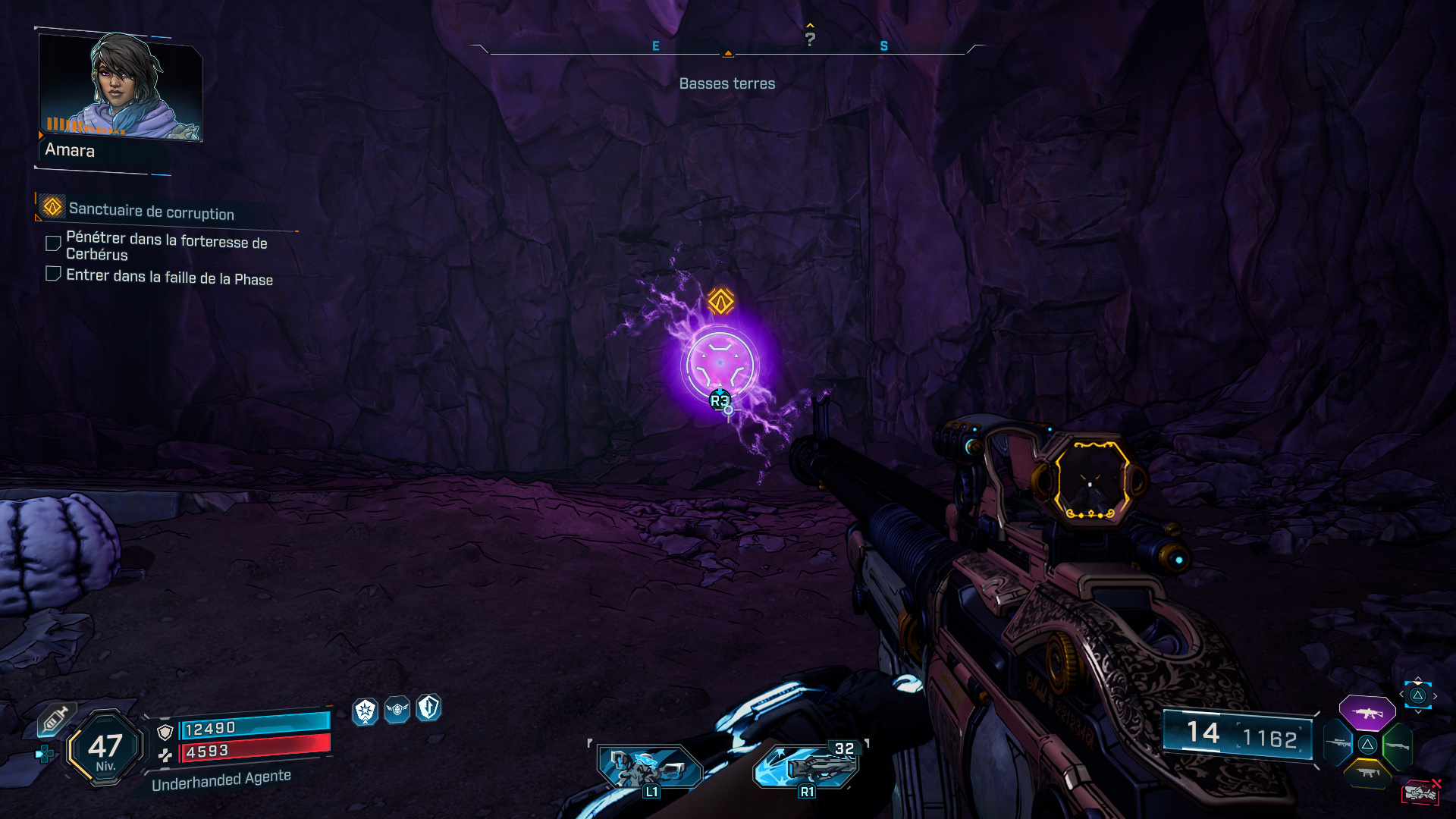Screen dimensions: 1456x819
Task: Switch to the blue sniper rifle slot
Action: pos(1338,744)
